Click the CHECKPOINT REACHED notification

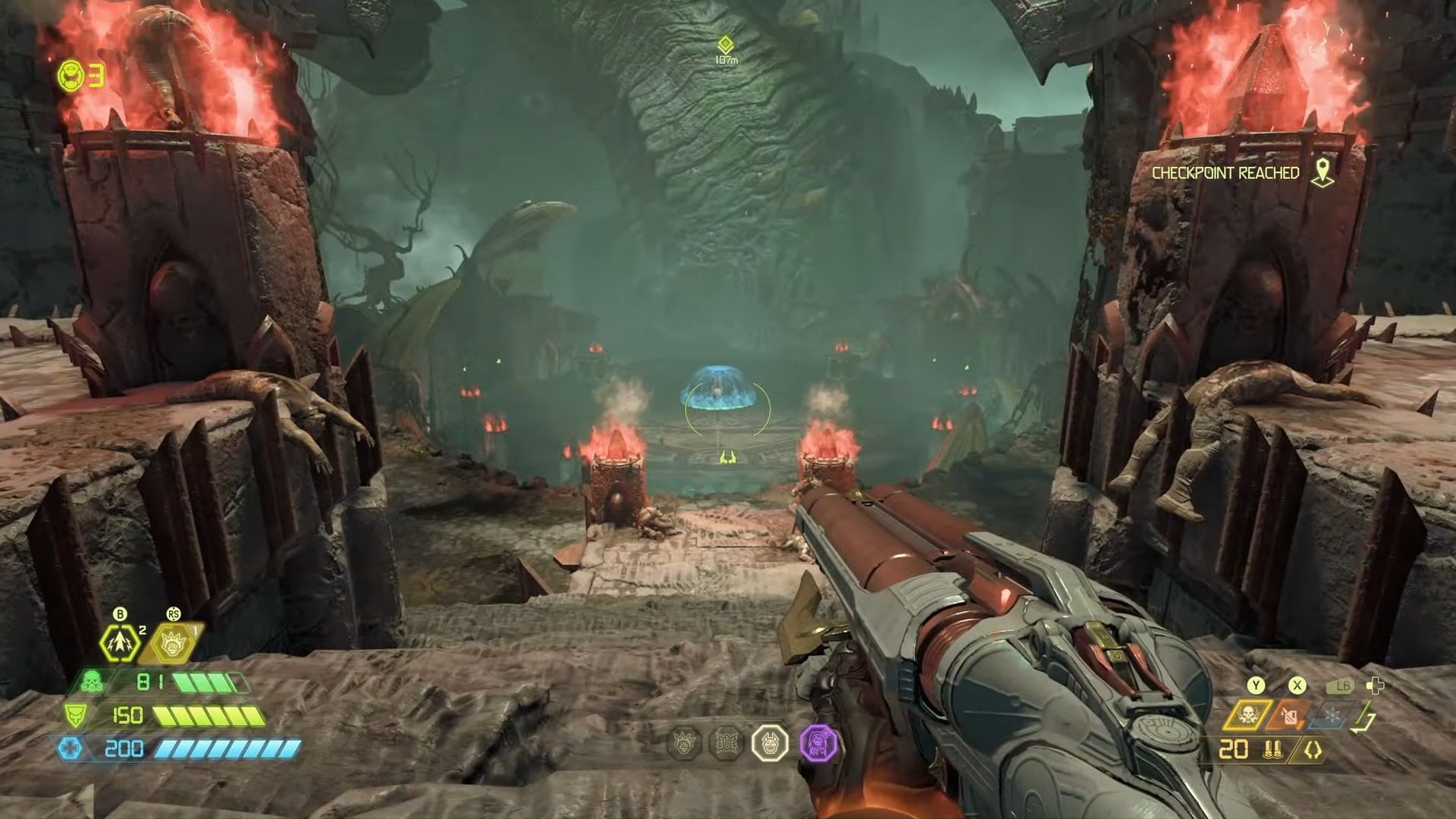pos(1225,173)
